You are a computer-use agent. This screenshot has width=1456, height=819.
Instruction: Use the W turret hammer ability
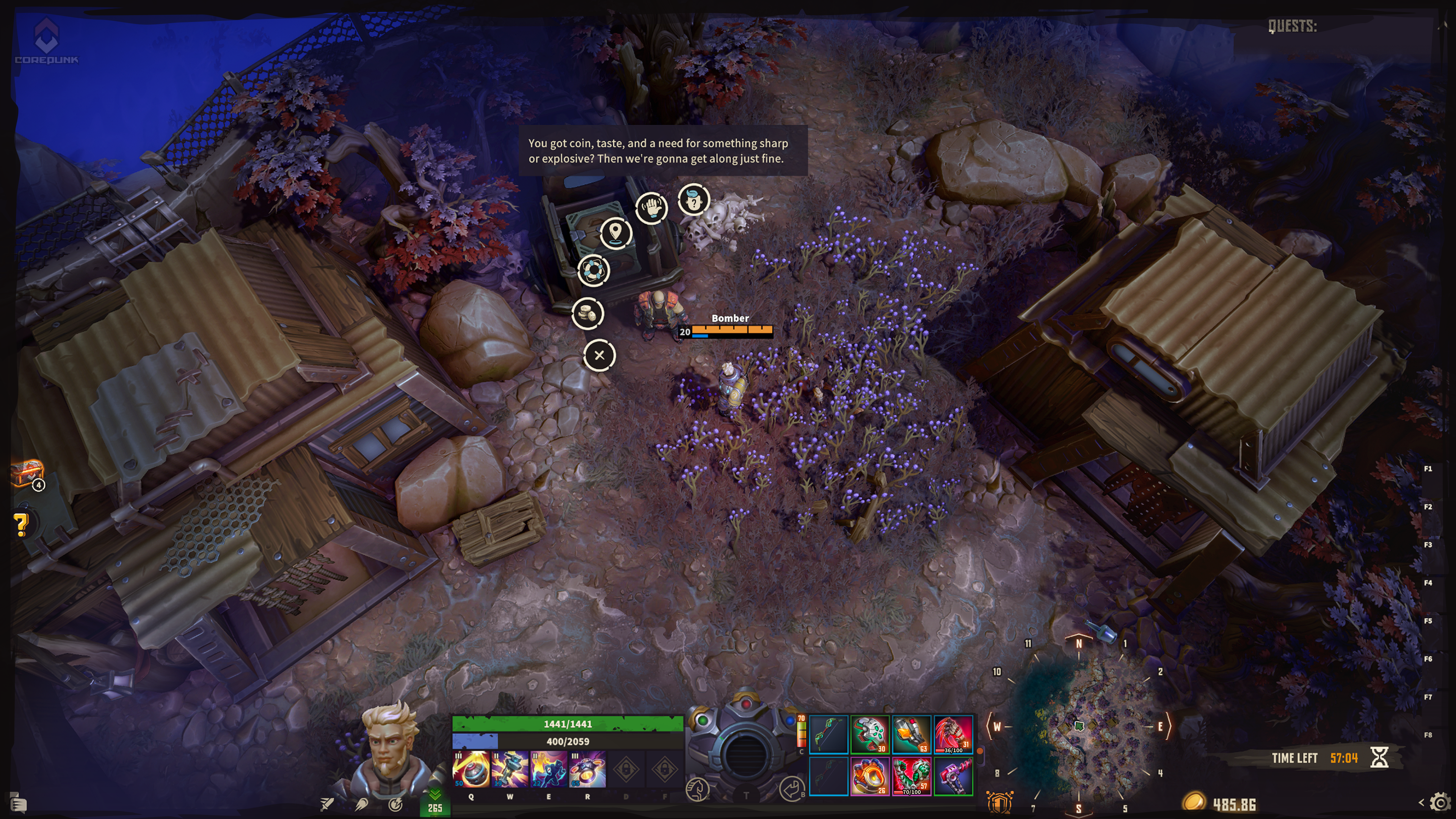pos(510,769)
